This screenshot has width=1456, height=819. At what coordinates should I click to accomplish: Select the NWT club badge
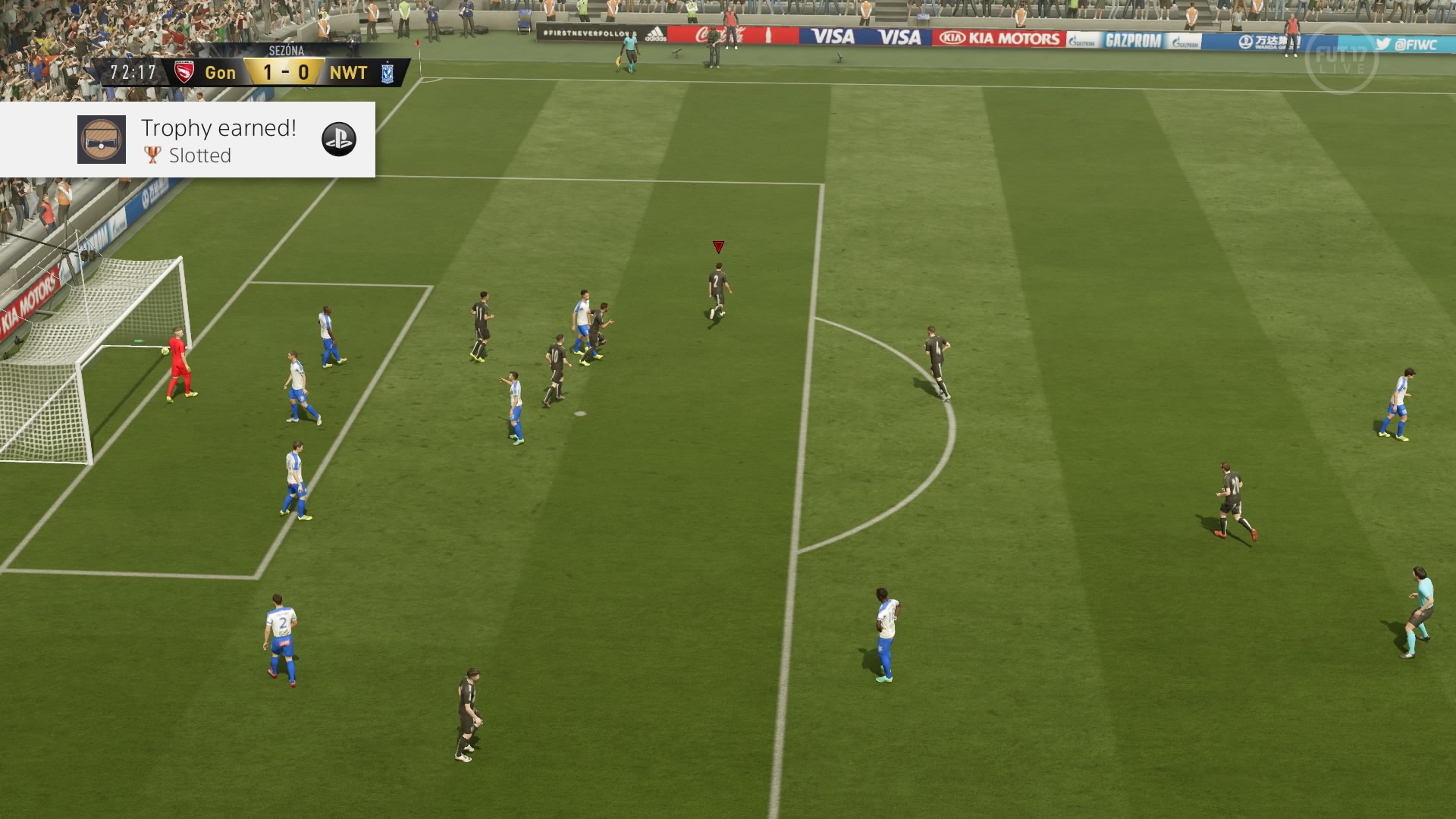[388, 71]
